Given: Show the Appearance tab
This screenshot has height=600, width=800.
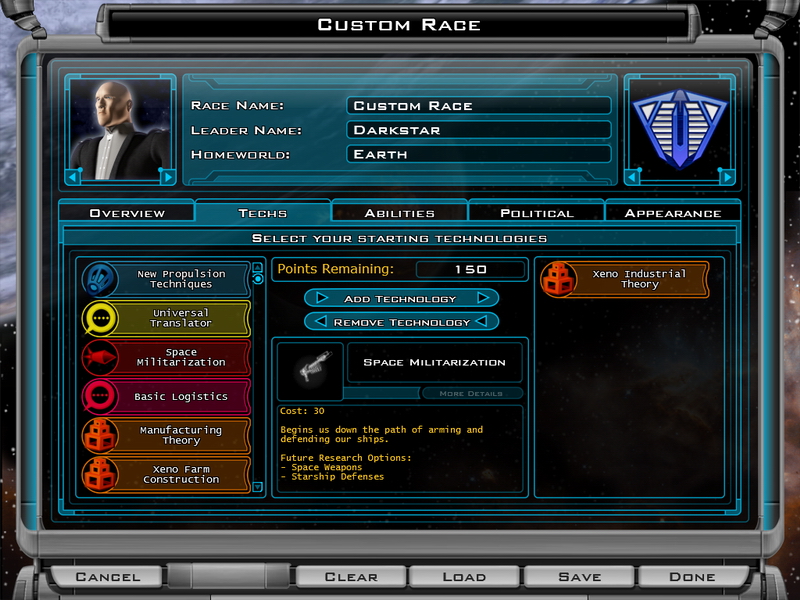Looking at the screenshot, I should pyautogui.click(x=672, y=213).
